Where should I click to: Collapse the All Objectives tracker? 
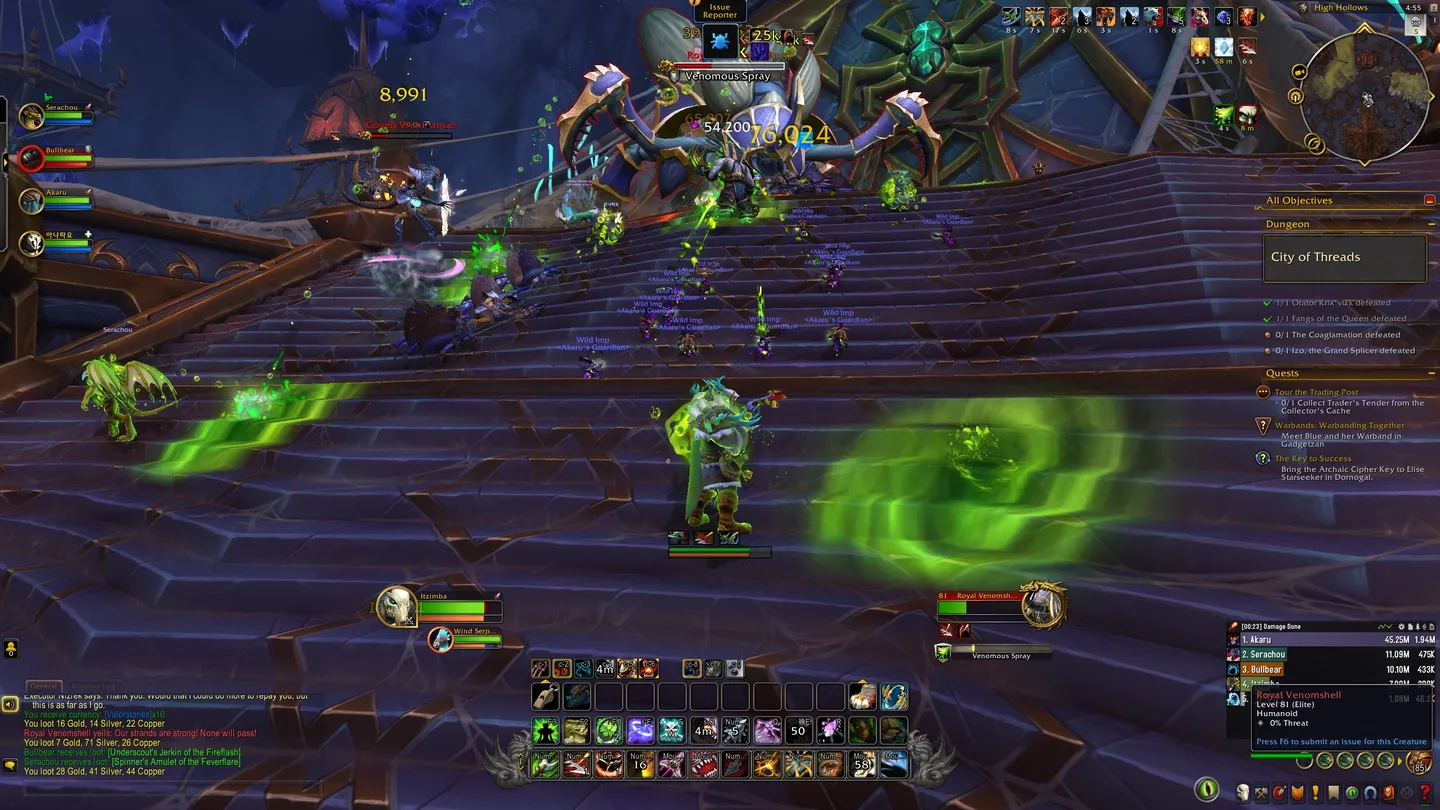click(x=1430, y=200)
